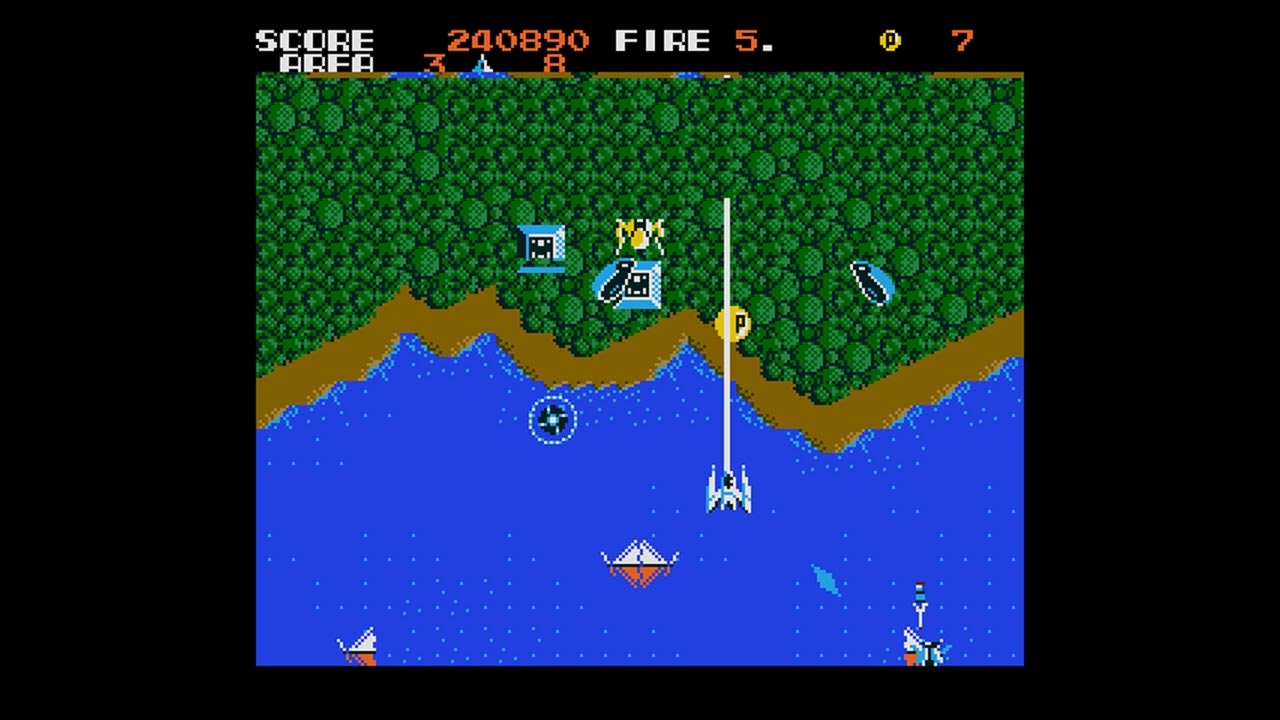Click the small coin icon in the HUD
Viewport: 1280px width, 720px height.
pyautogui.click(x=889, y=41)
